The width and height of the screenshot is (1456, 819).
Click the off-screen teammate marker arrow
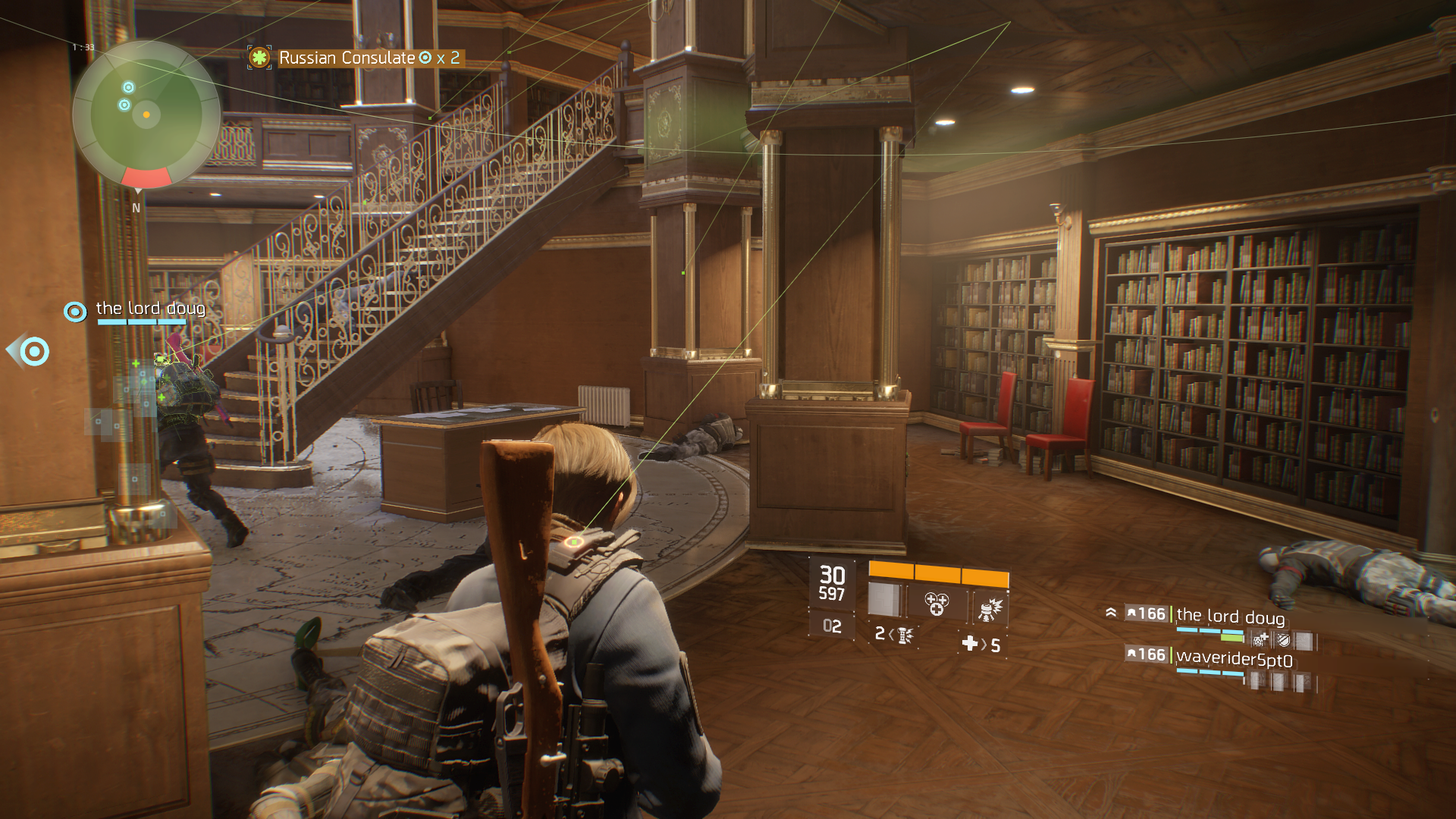(29, 351)
